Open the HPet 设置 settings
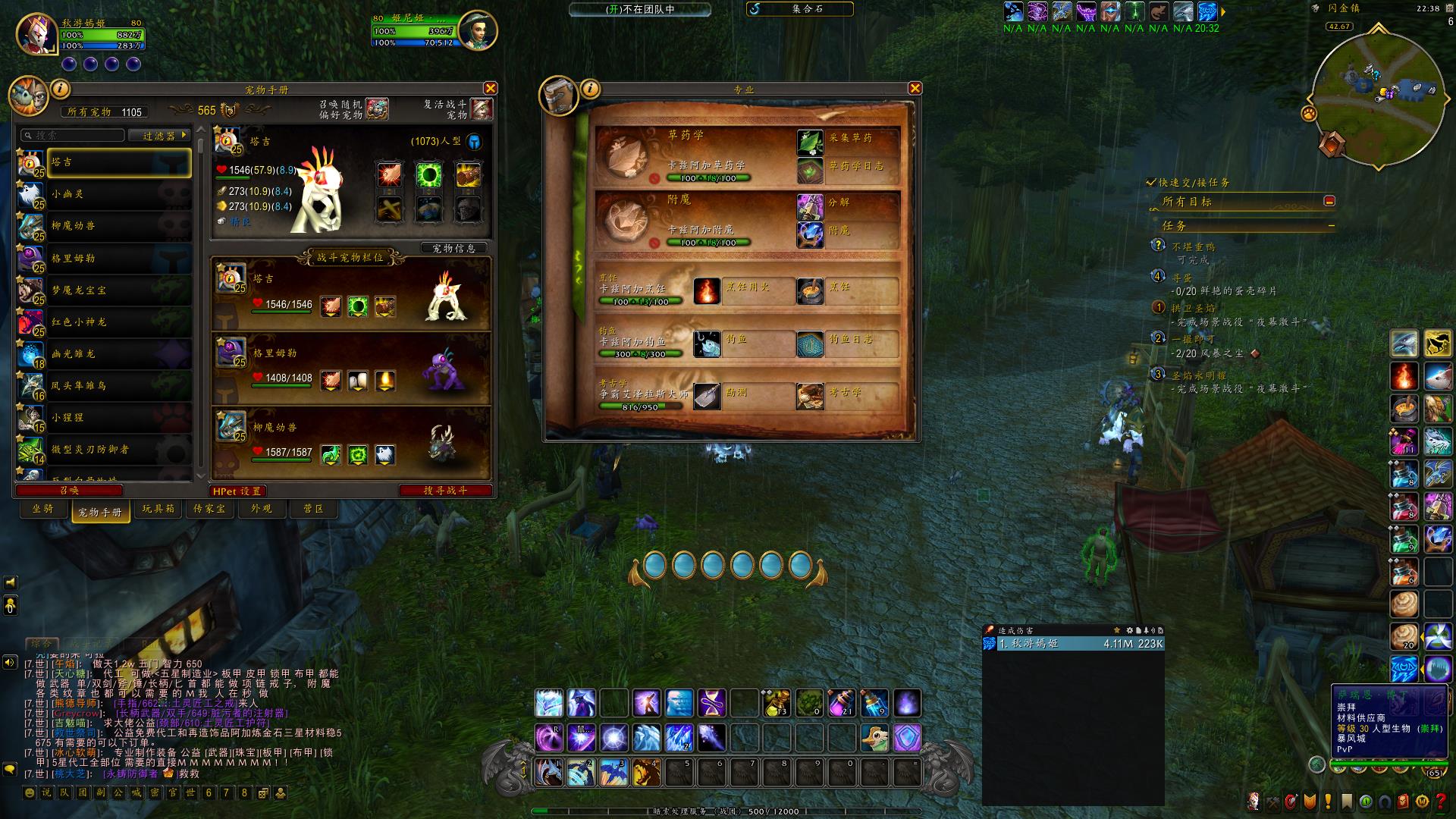Image resolution: width=1456 pixels, height=819 pixels. click(237, 491)
